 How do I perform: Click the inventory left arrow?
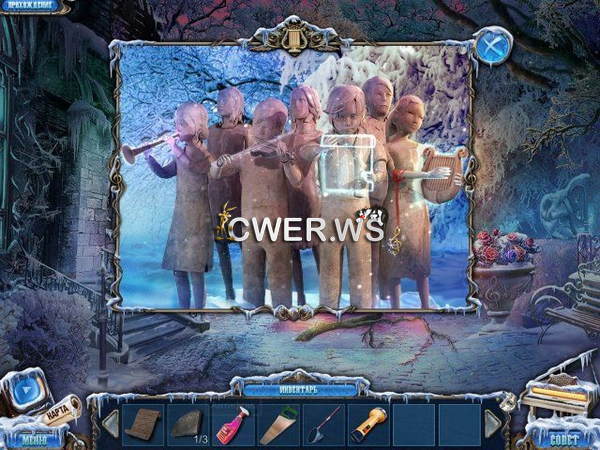109,424
